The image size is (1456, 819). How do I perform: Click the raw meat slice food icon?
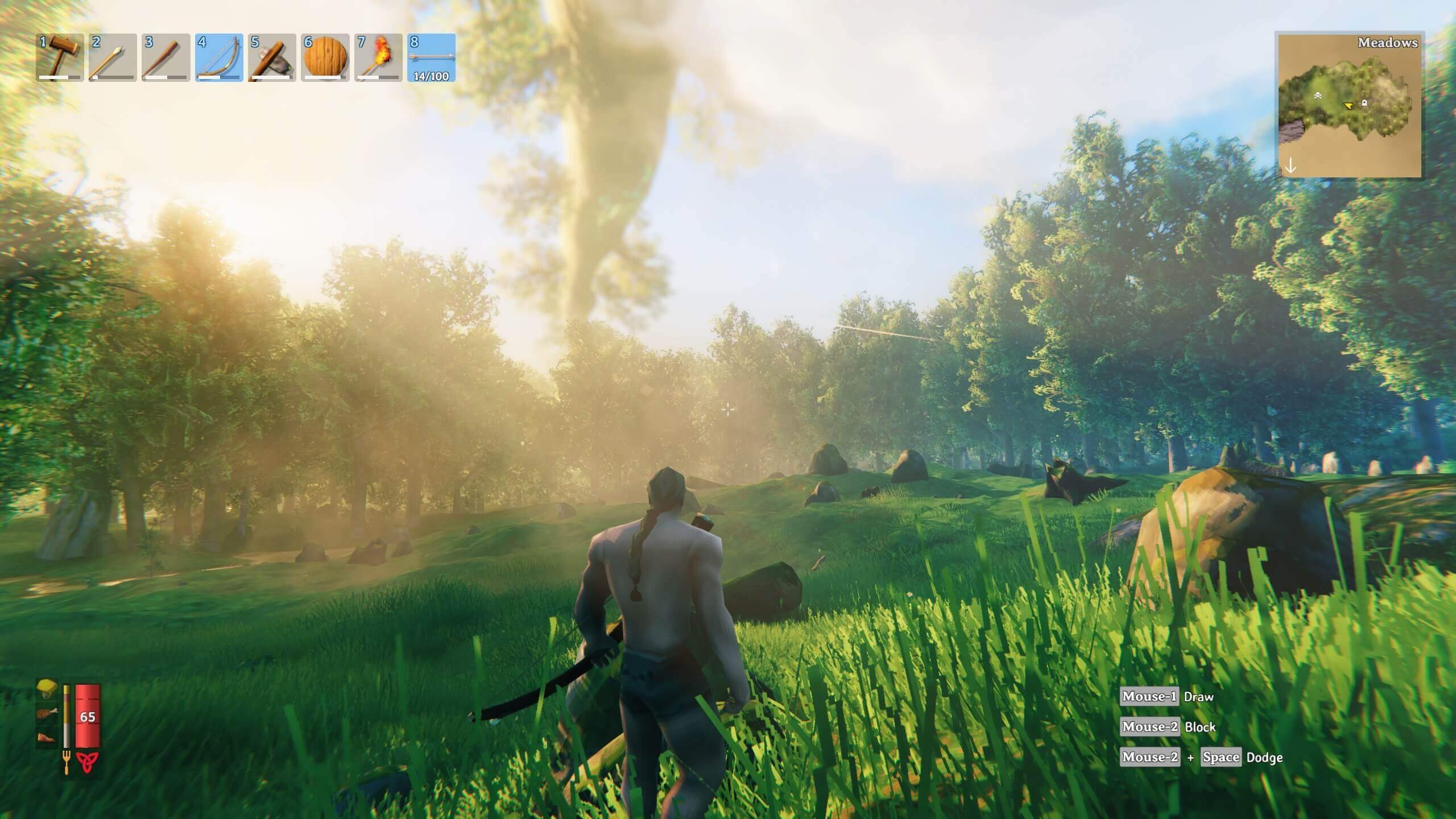[x=47, y=738]
